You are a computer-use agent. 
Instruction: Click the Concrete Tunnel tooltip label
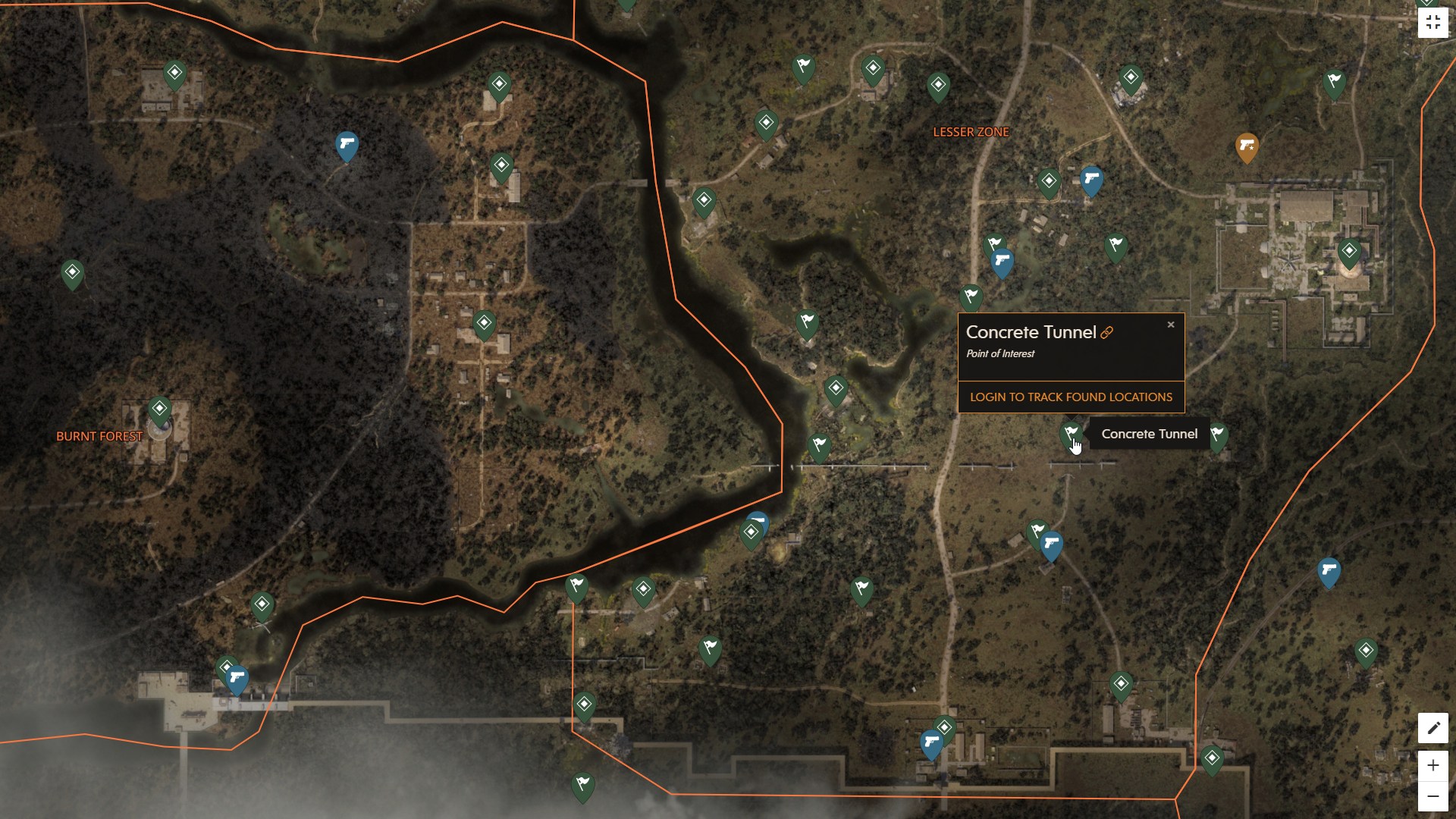pos(1150,434)
